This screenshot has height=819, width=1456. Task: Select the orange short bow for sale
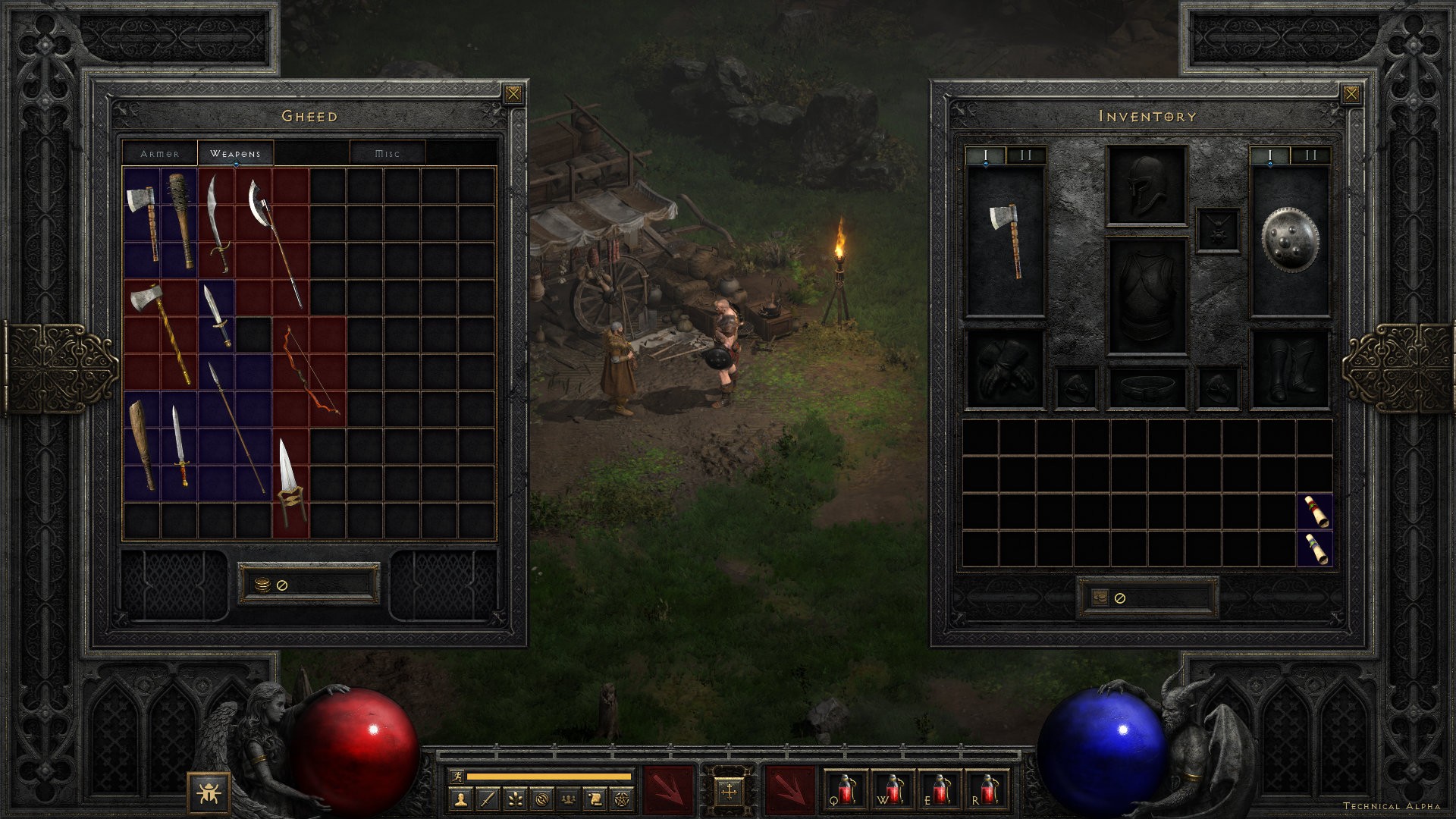[x=309, y=372]
